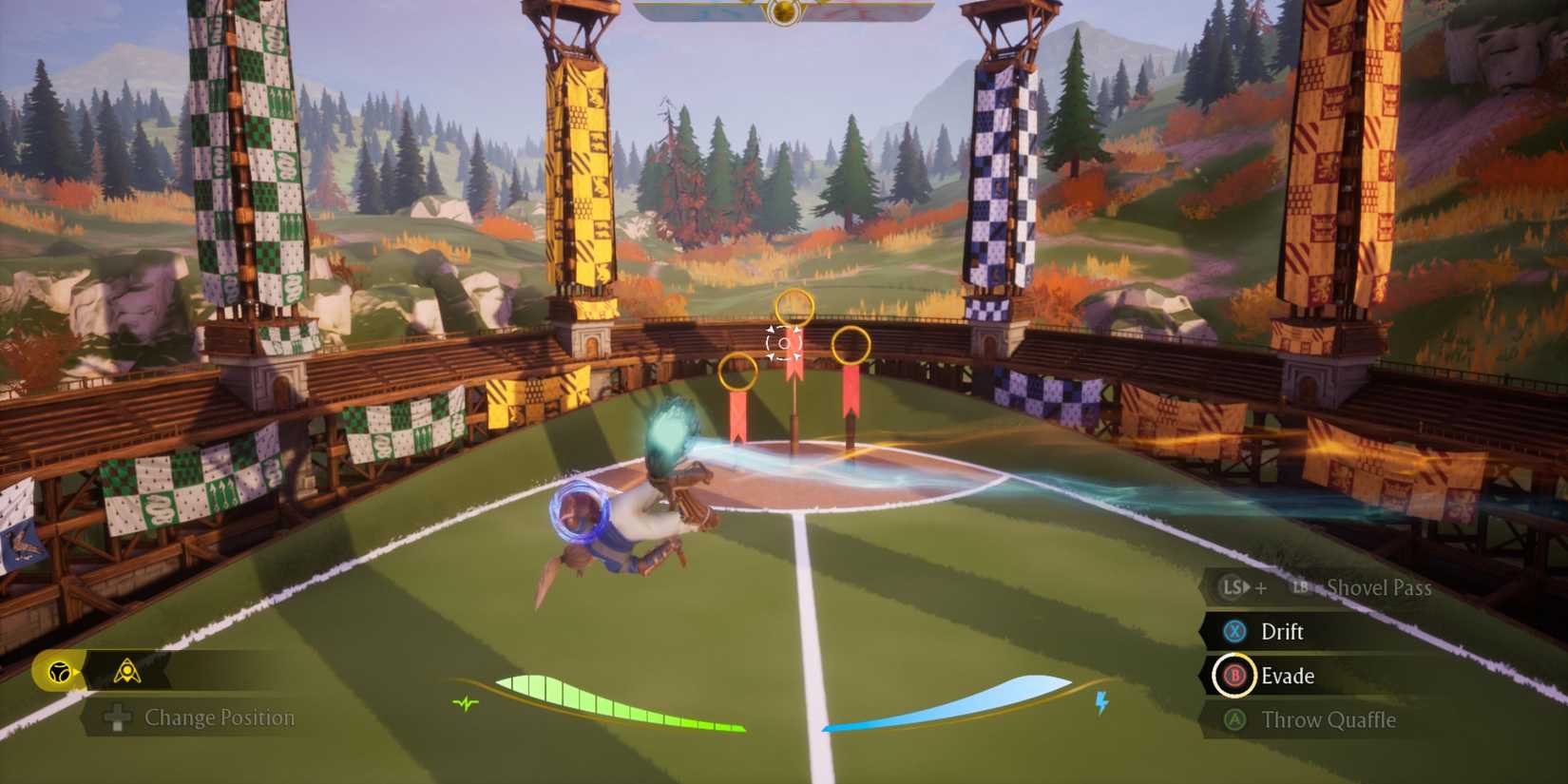Screen dimensions: 1568x784
Task: Click the top center goal hoop
Action: coord(794,306)
